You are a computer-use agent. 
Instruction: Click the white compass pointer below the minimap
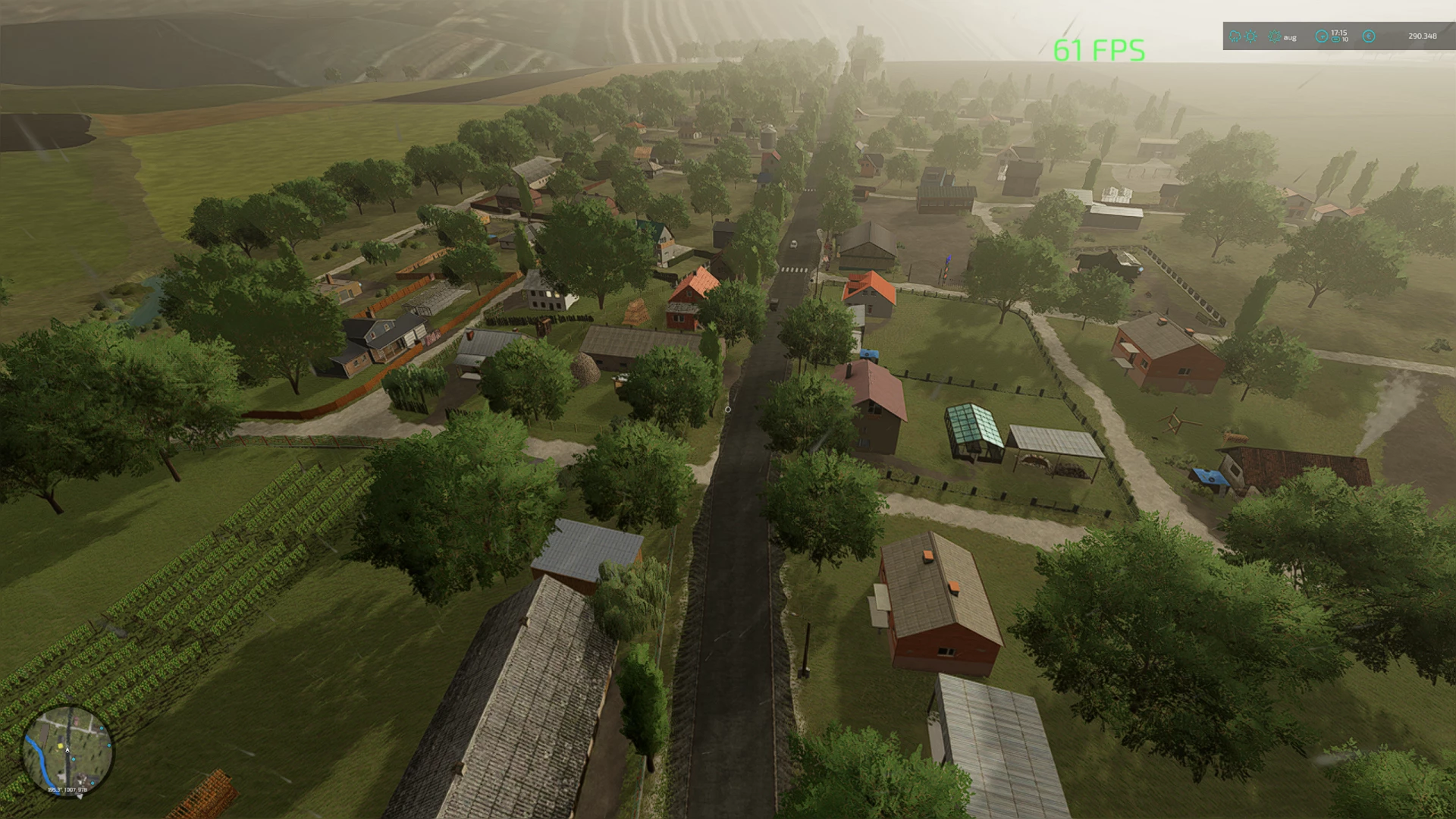tap(80, 796)
